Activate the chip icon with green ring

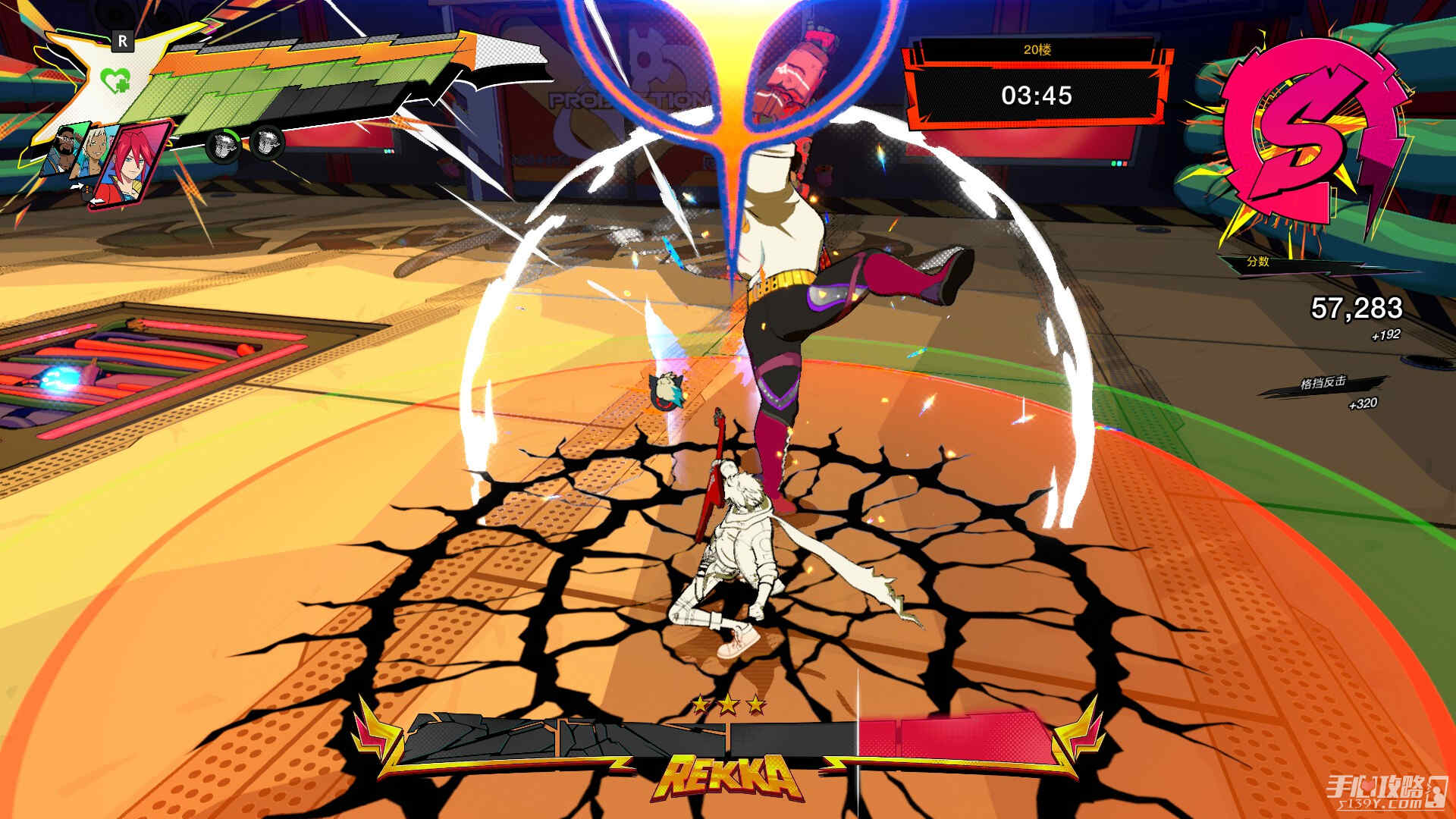tap(222, 143)
